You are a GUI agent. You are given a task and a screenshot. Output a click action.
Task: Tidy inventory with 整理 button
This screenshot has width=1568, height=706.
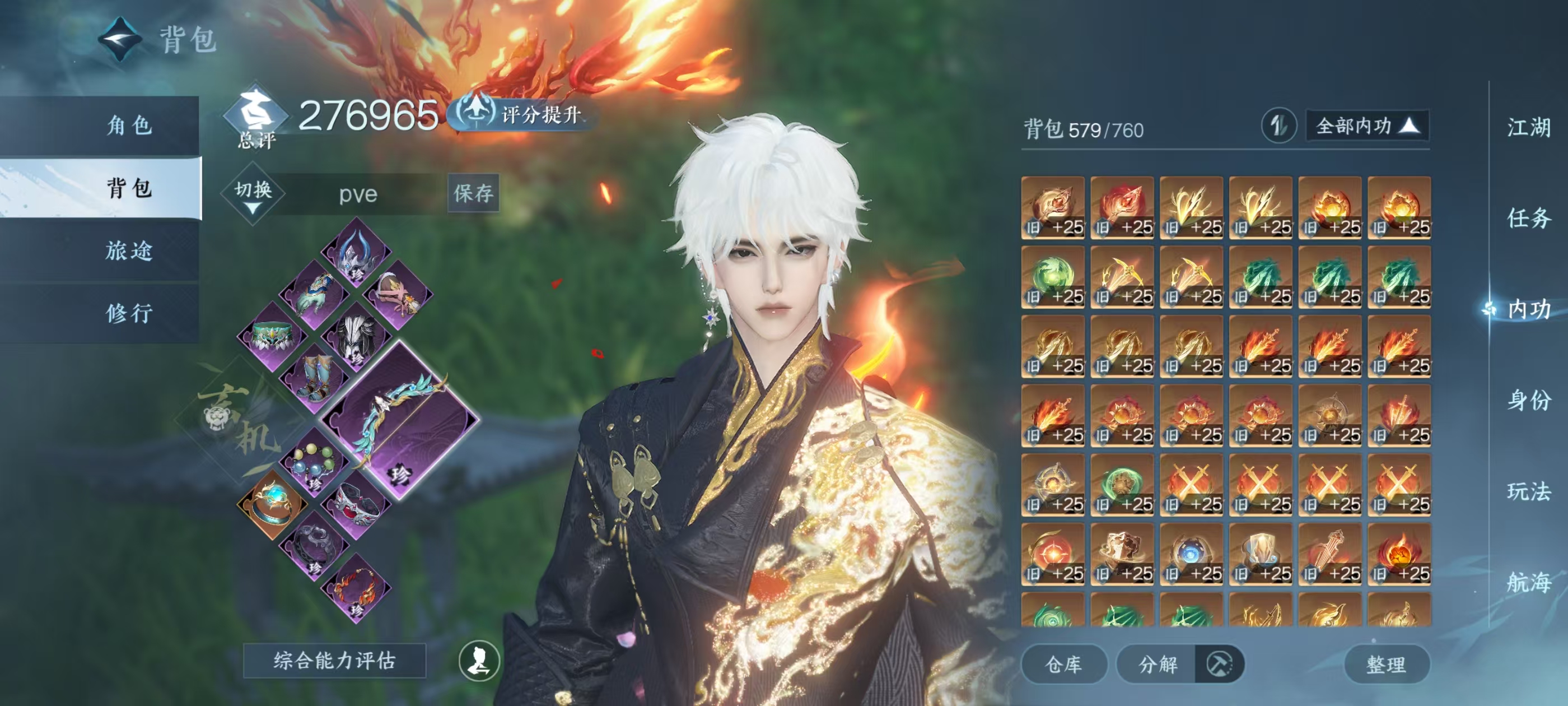1385,664
